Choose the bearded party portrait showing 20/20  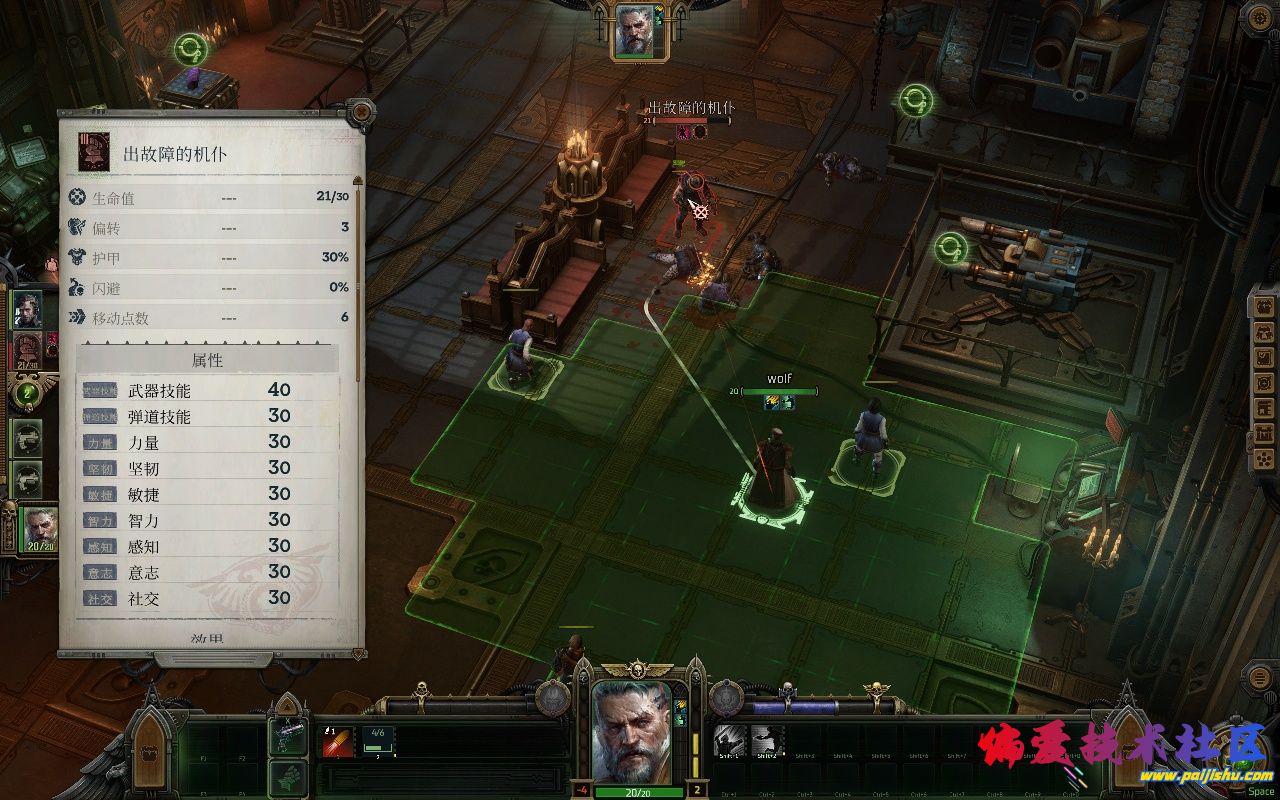tap(40, 527)
